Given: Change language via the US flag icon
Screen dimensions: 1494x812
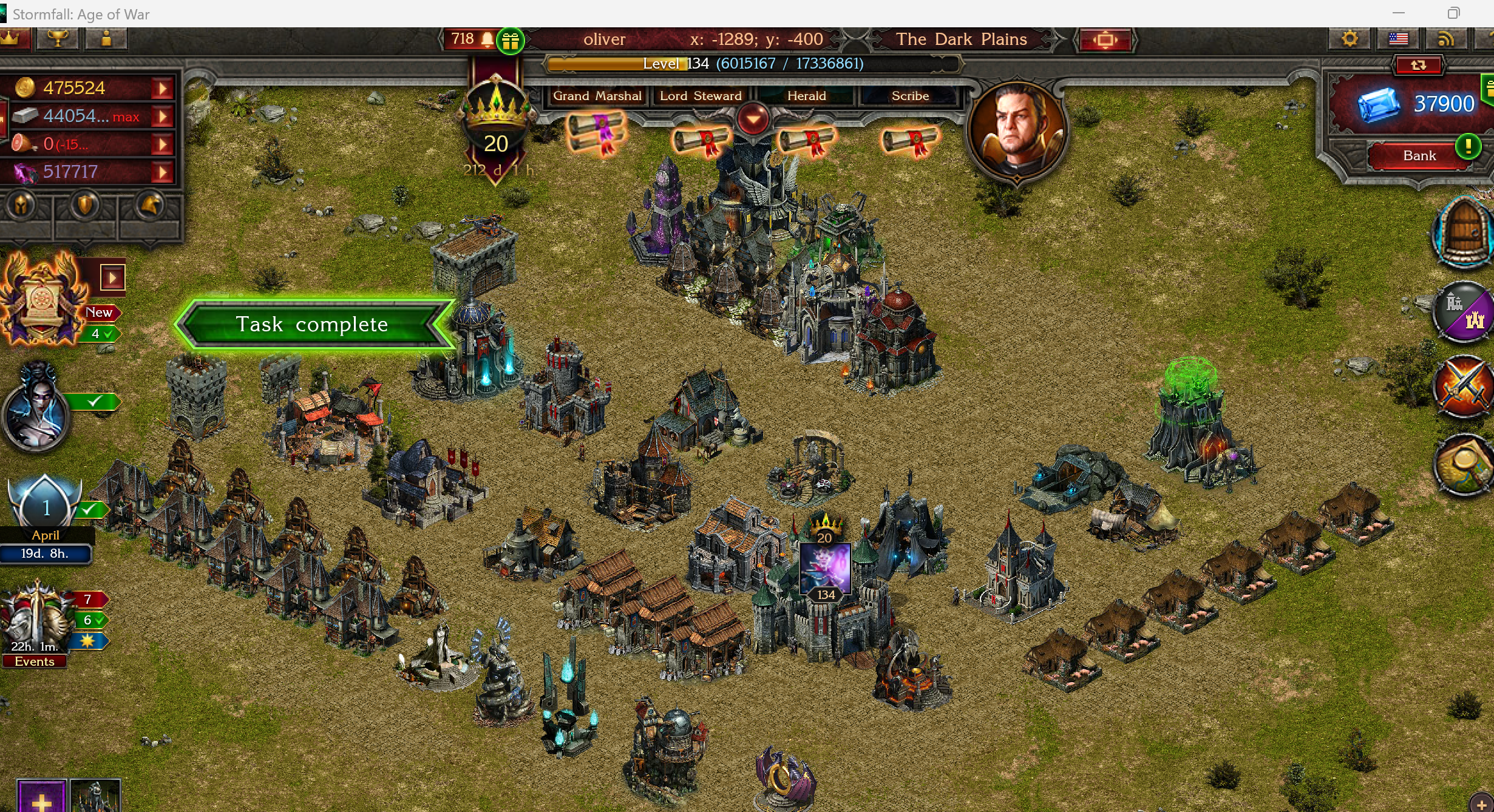Looking at the screenshot, I should click(1398, 39).
